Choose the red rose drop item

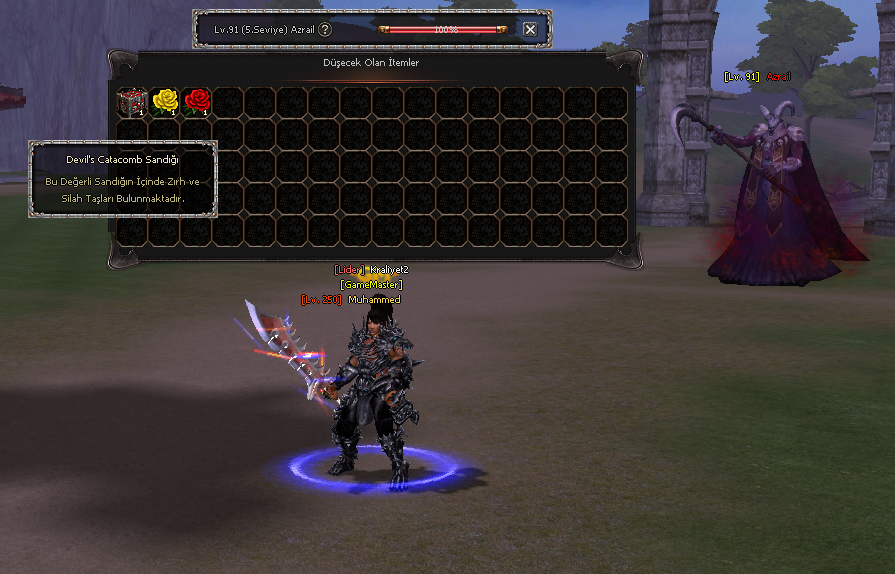197,101
